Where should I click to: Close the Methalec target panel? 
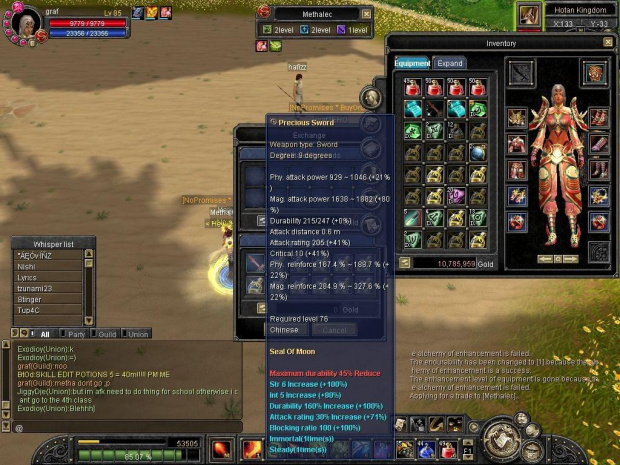click(366, 14)
